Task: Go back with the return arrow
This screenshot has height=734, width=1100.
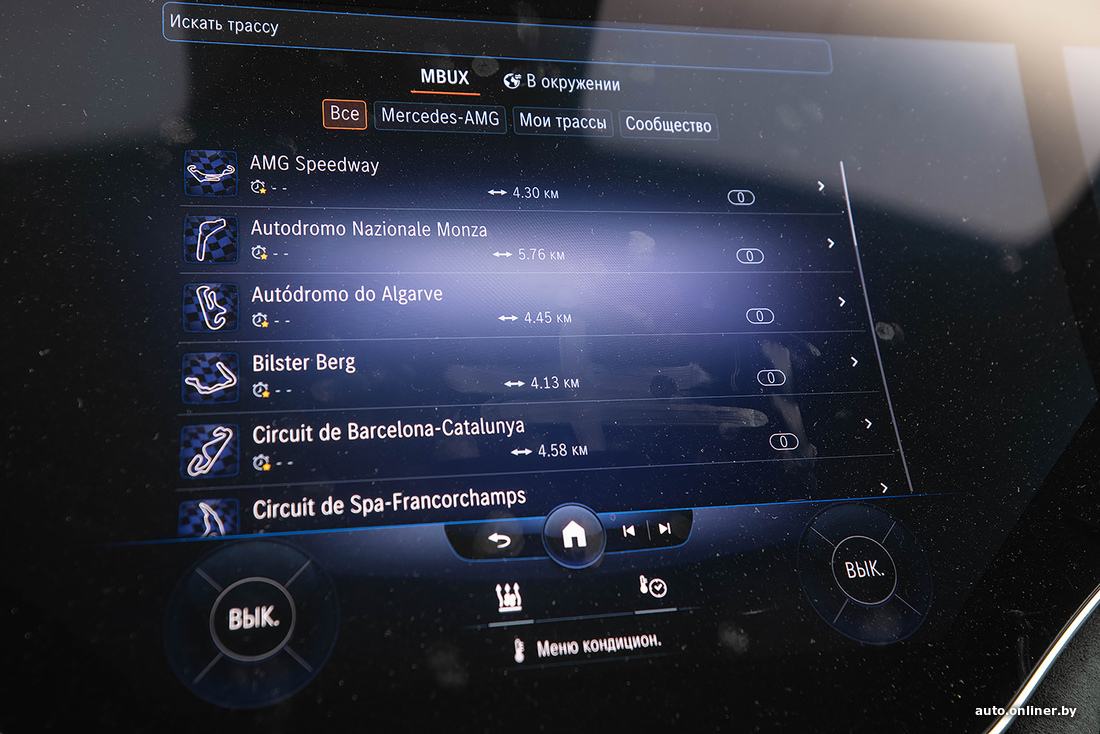Action: point(499,541)
